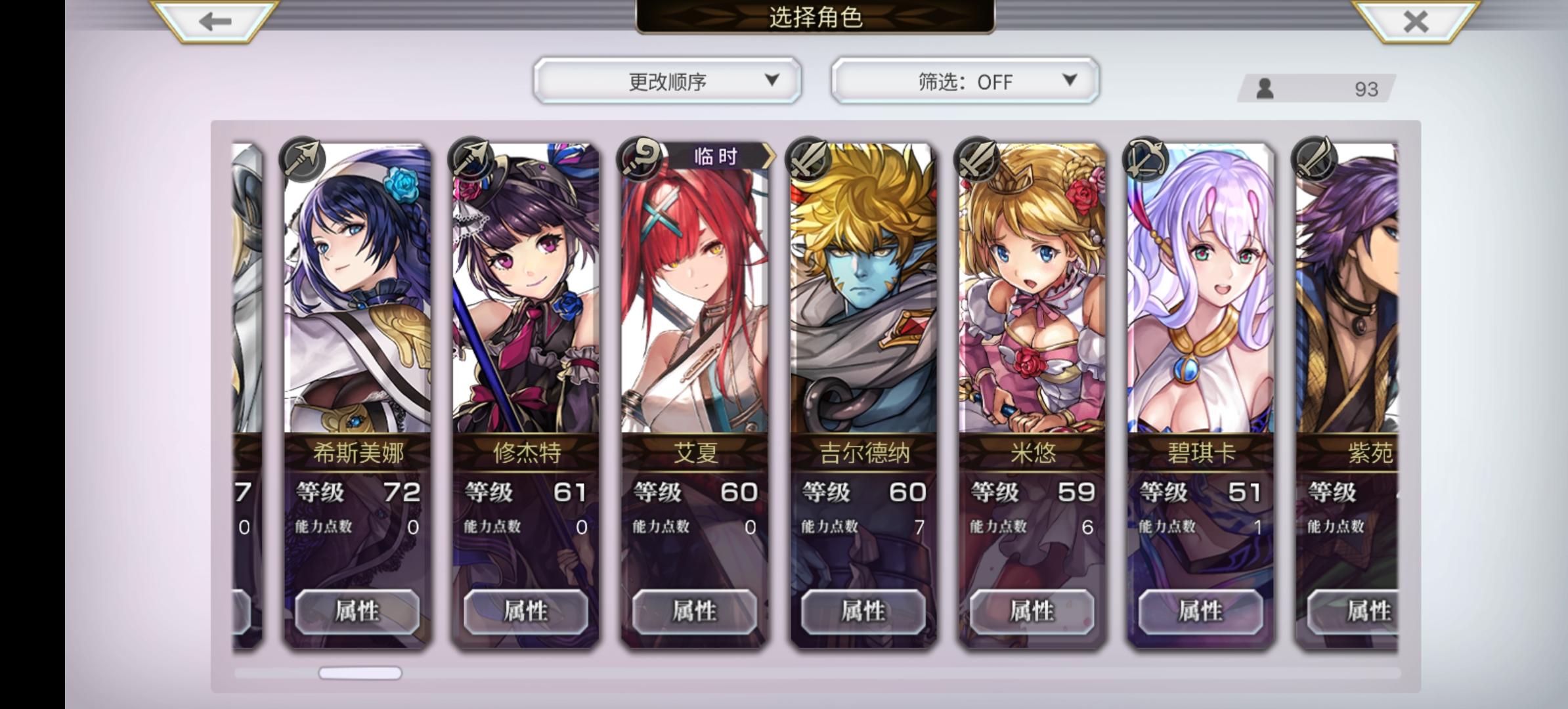The image size is (1568, 709).
Task: Open the 更改顺序 sort order dropdown
Action: pos(668,81)
